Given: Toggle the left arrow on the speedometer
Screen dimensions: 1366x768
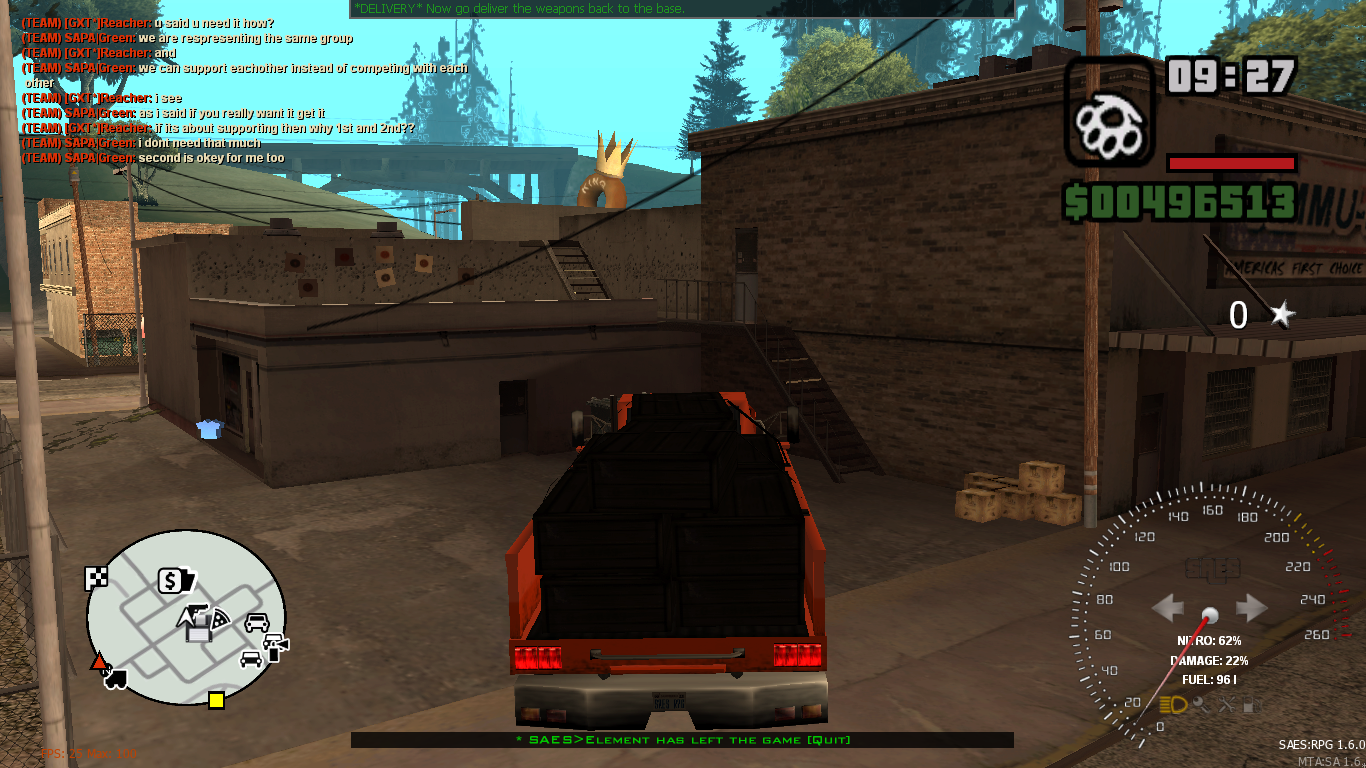Looking at the screenshot, I should 1166,606.
